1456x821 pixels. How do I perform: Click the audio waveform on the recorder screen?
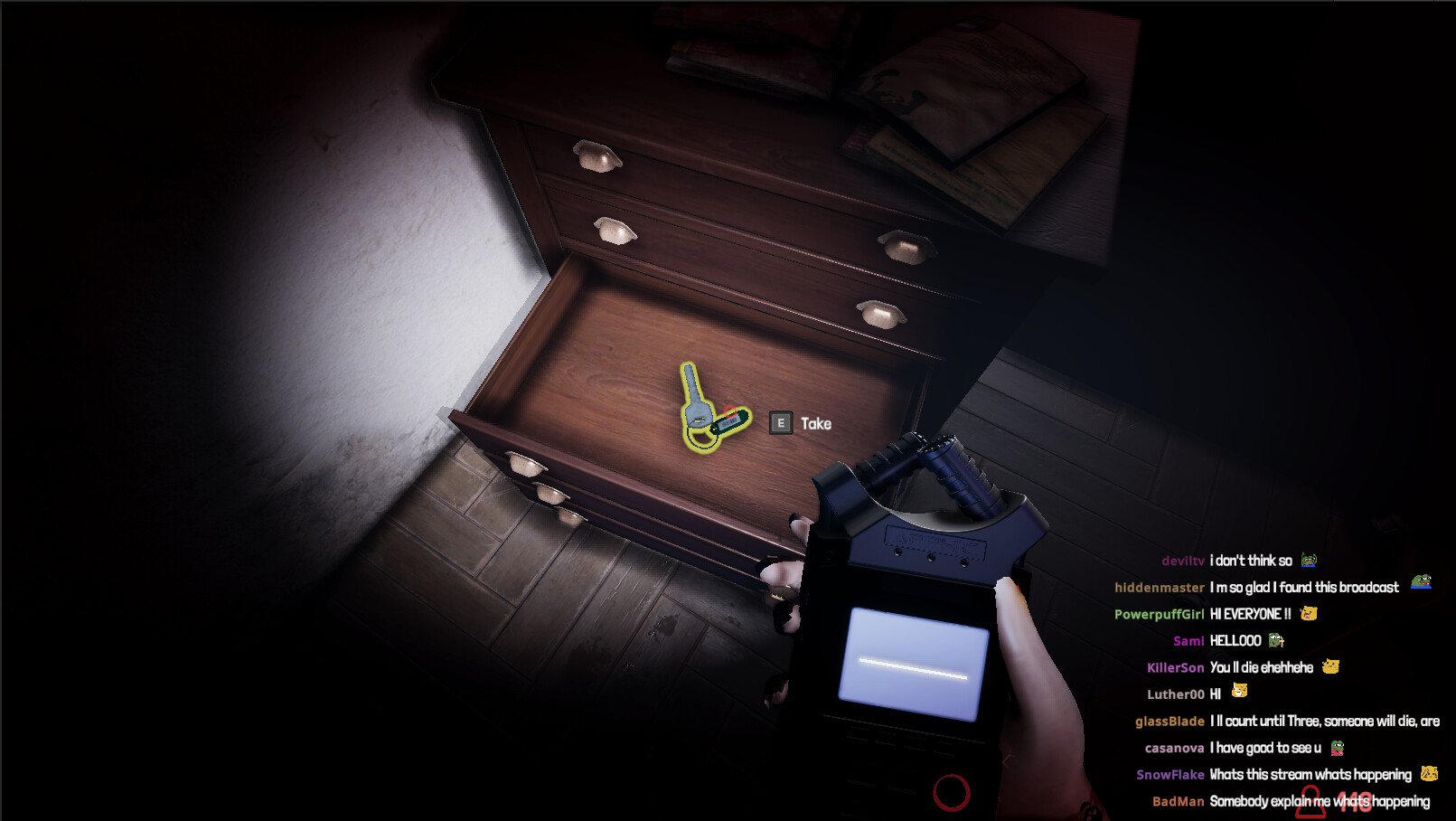click(x=913, y=669)
